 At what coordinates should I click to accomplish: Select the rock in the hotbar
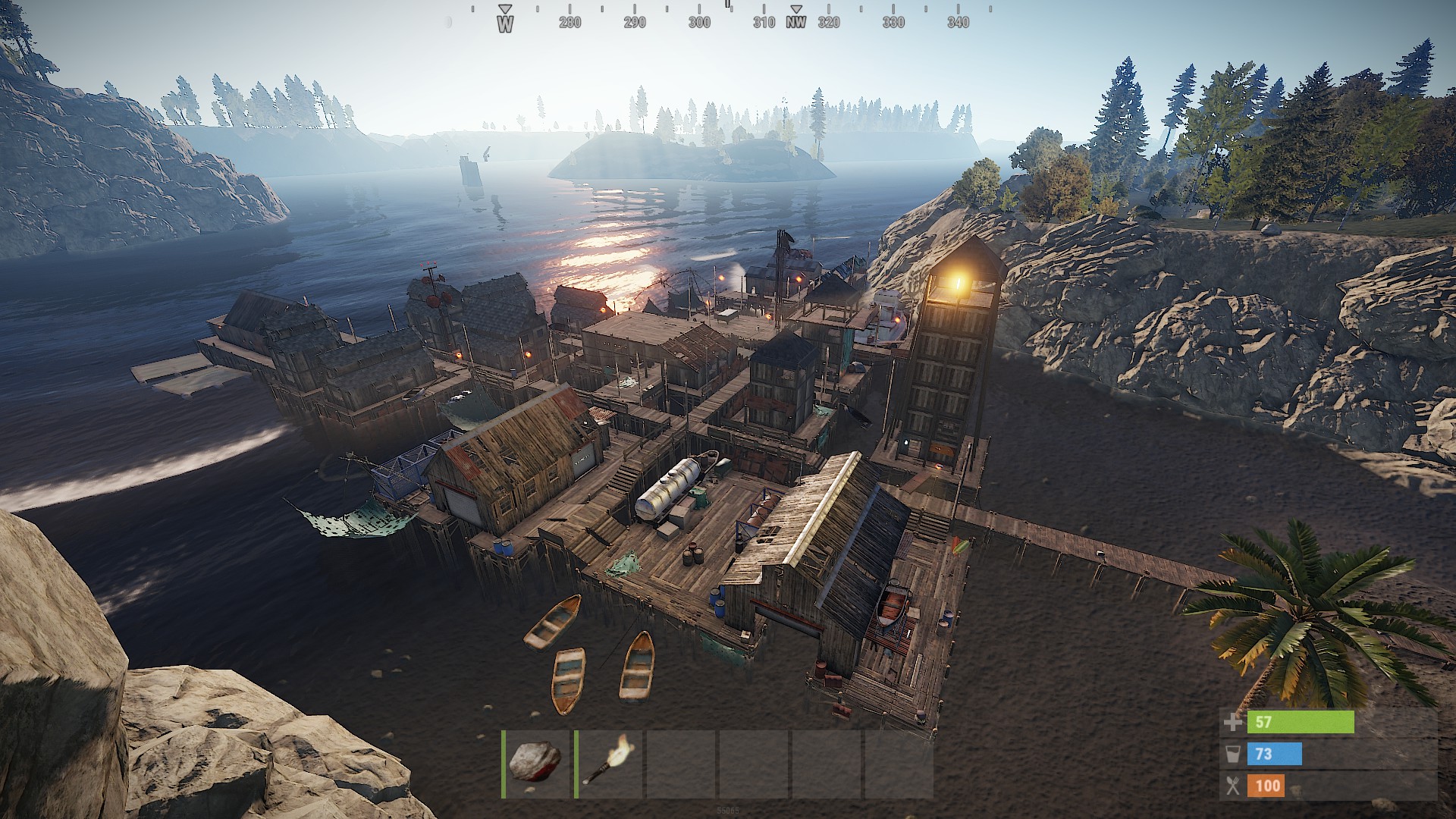pos(535,763)
